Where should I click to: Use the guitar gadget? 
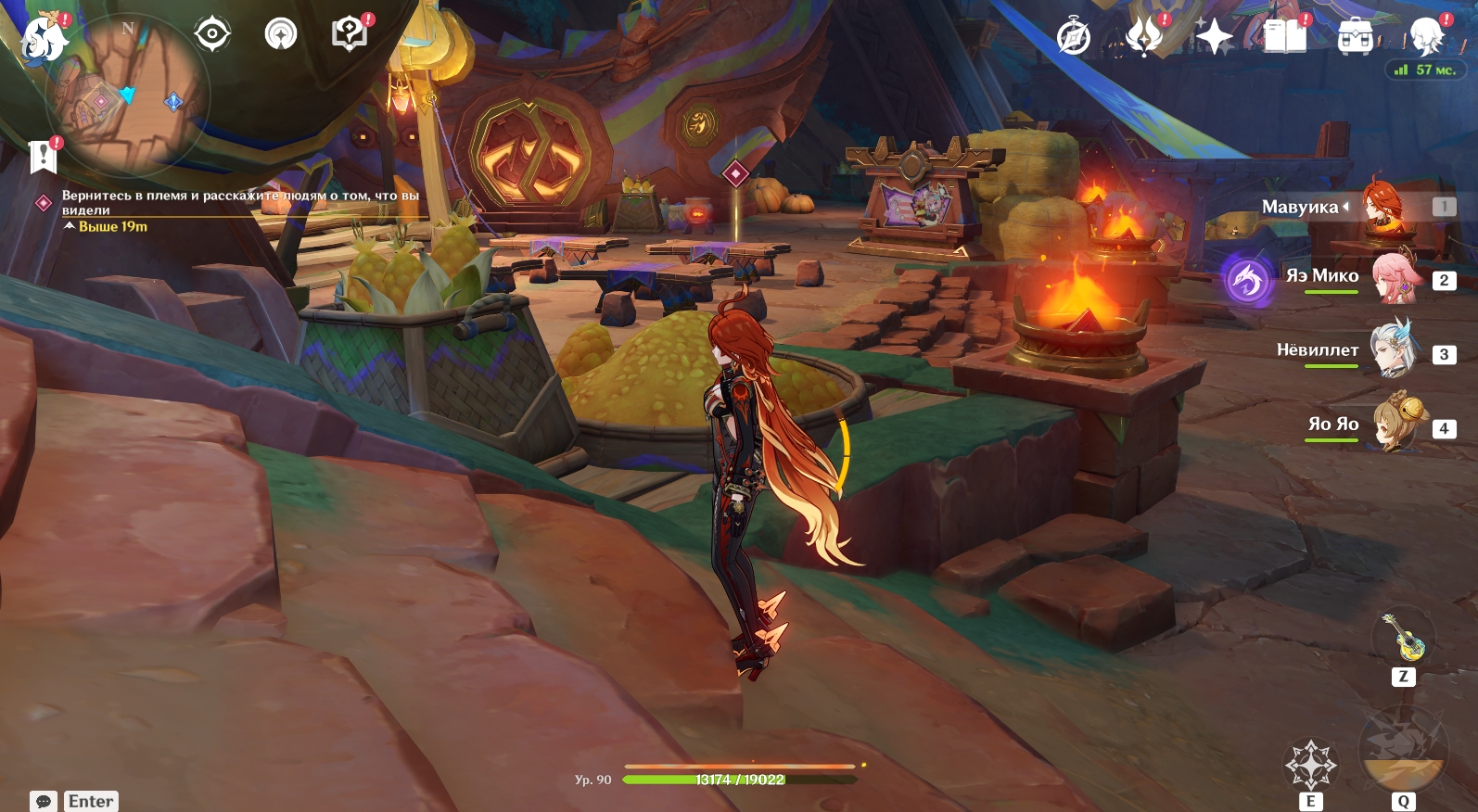pyautogui.click(x=1404, y=638)
